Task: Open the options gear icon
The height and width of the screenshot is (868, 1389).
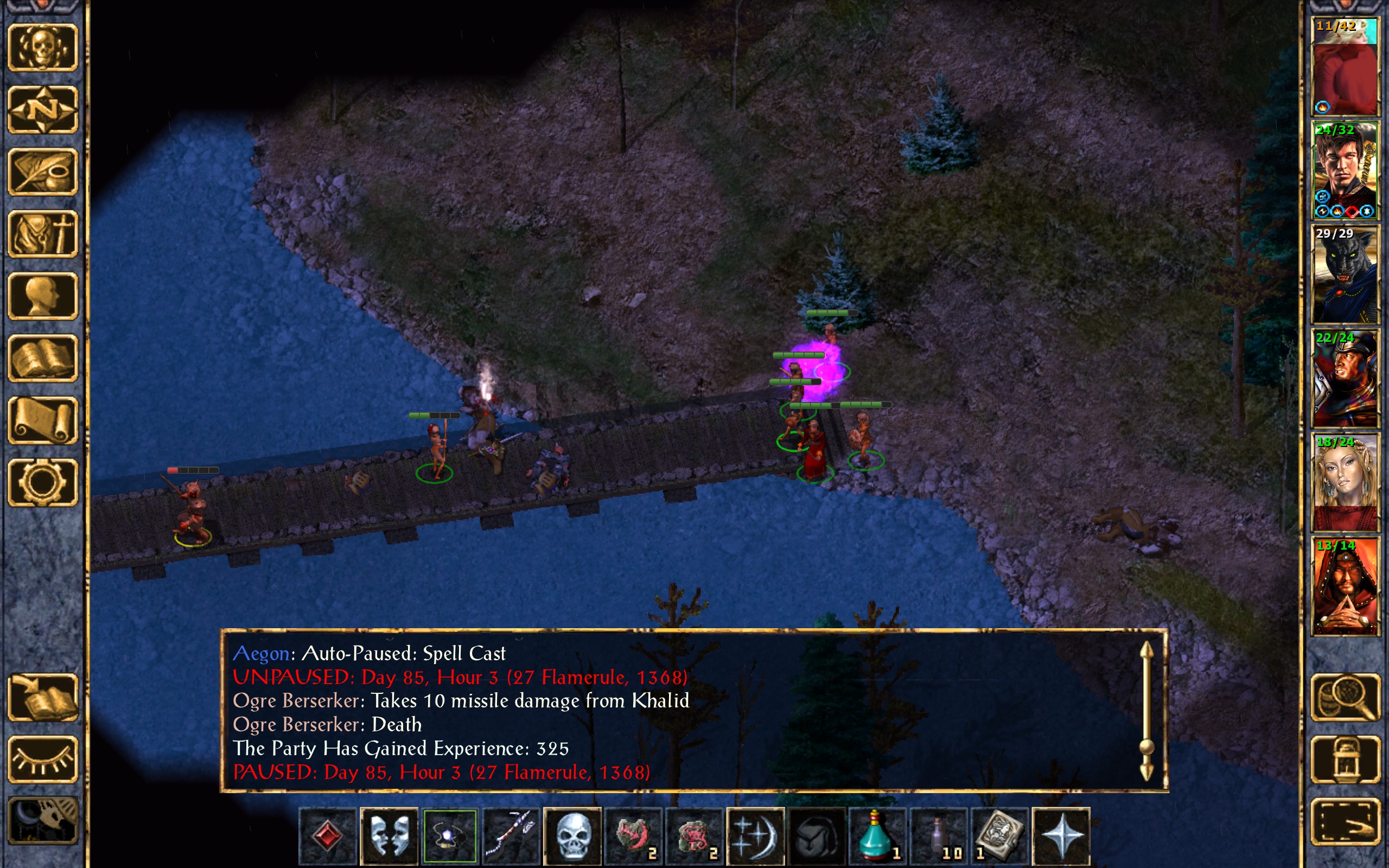Action: pos(42,482)
